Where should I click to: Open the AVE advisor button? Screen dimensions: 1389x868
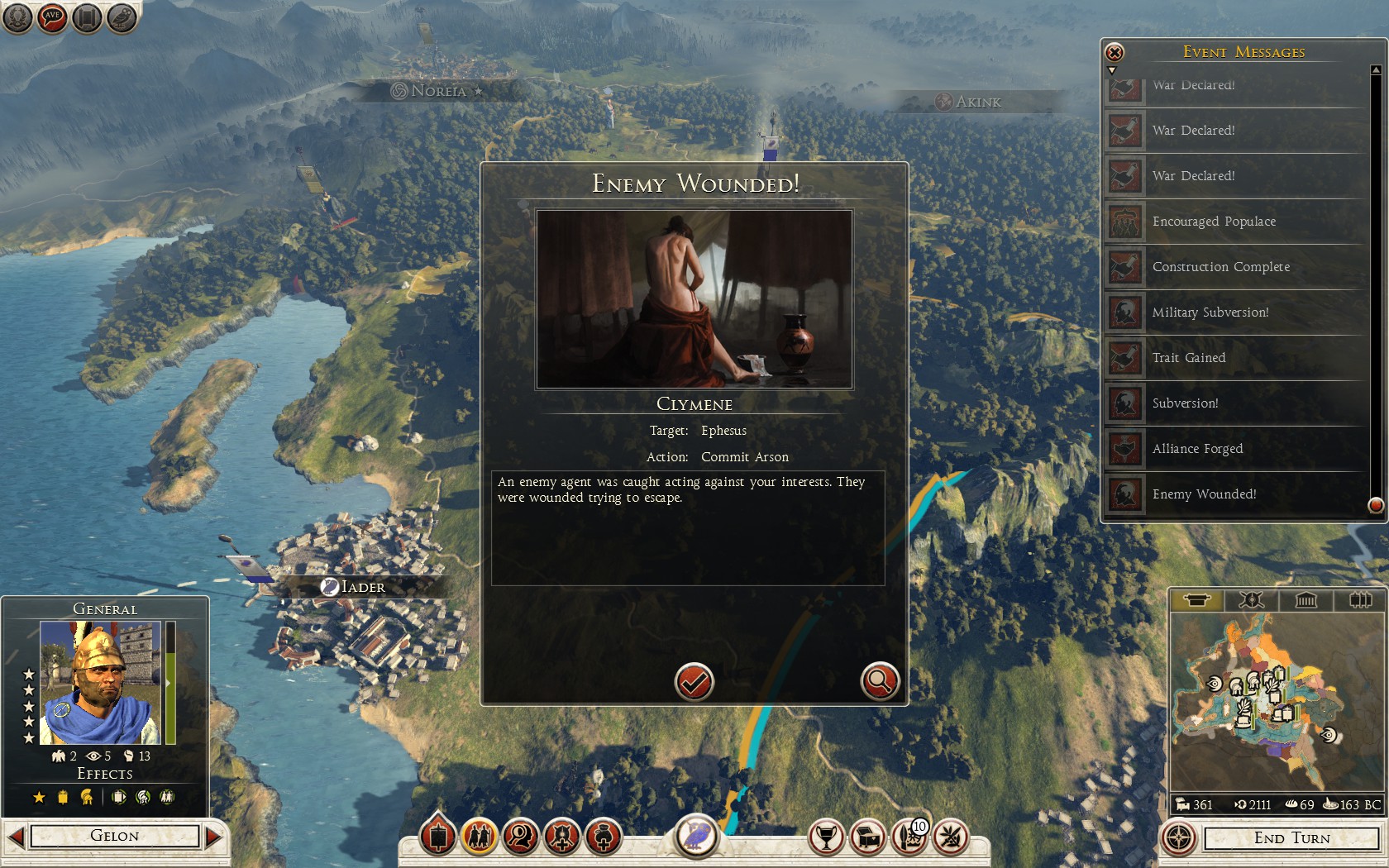[x=52, y=17]
